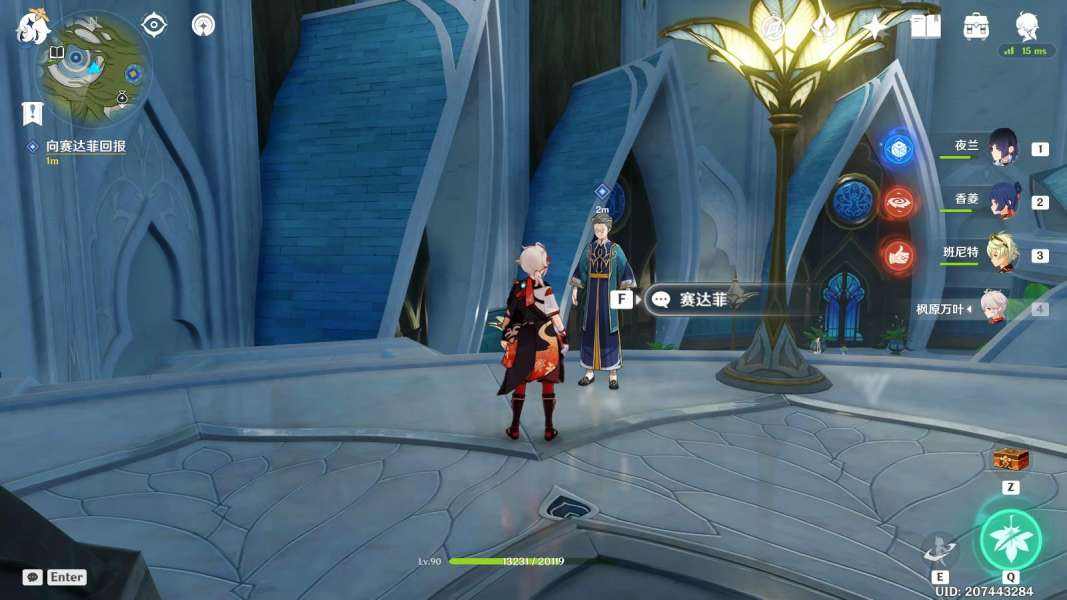
Task: Select the tracked quest 向赛达菲回报
Action: tap(85, 146)
